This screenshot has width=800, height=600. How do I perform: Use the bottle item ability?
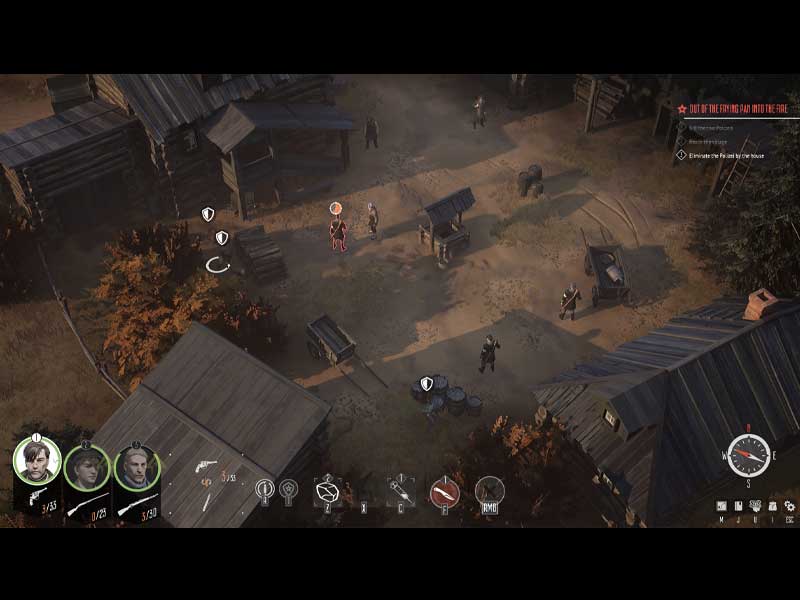click(x=400, y=491)
